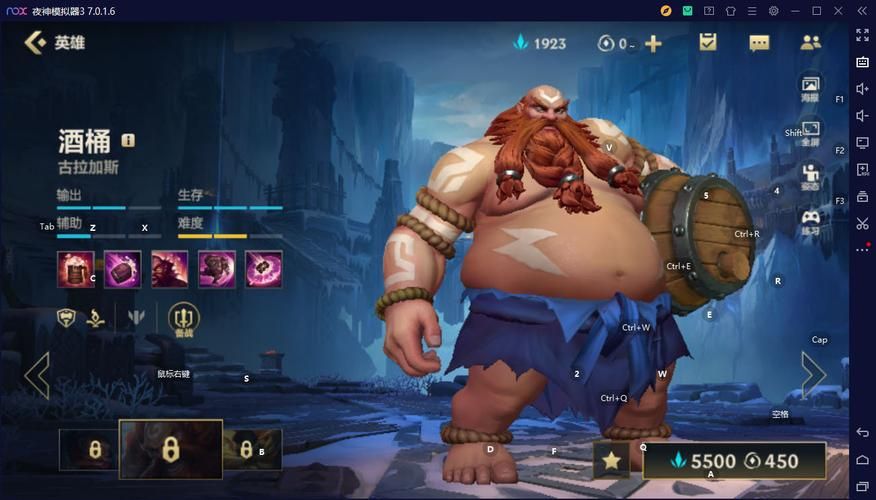The image size is (876, 500).
Task: Open the Nox emulator settings gear
Action: [773, 11]
